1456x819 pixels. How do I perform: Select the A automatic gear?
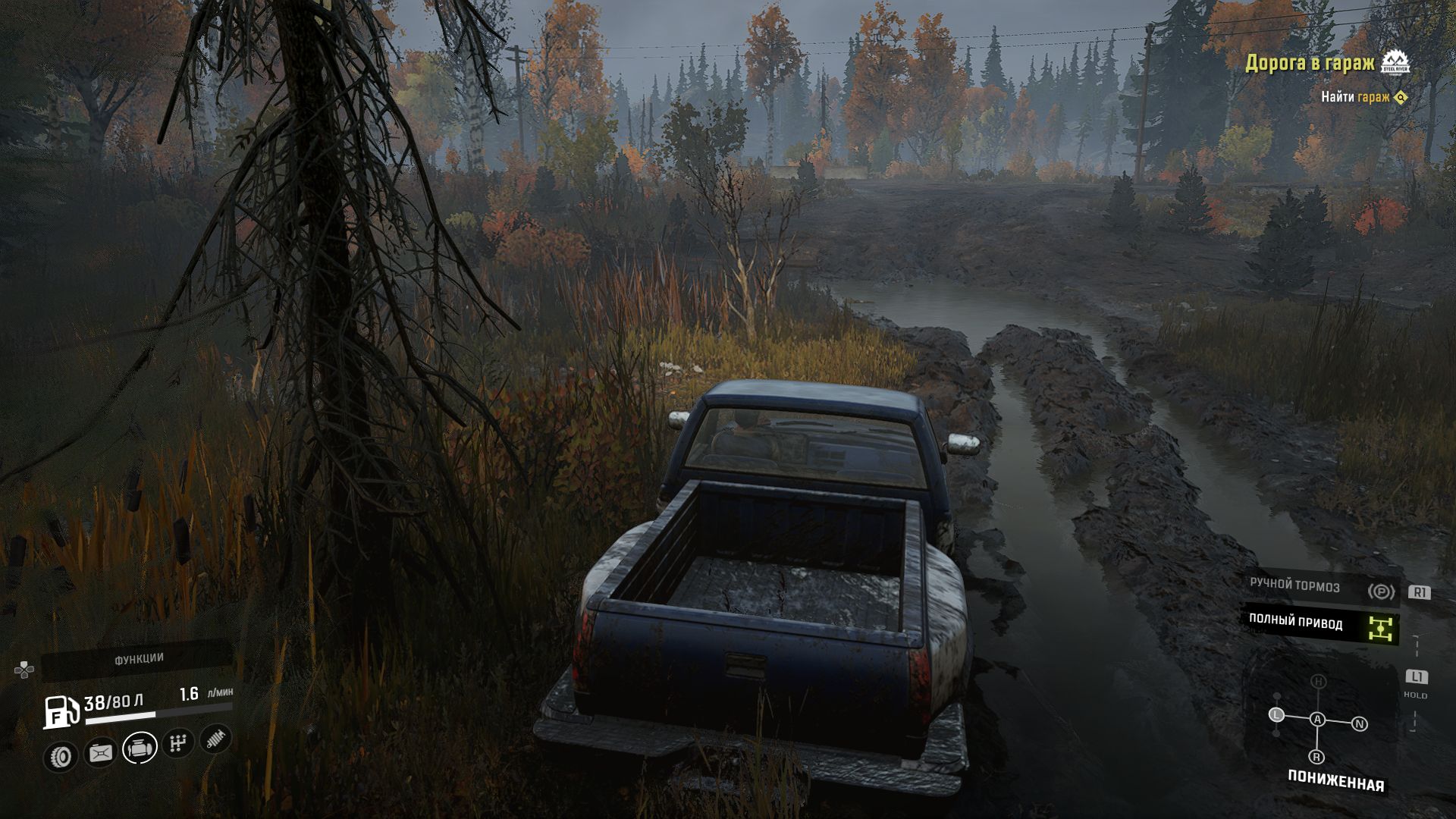click(1318, 719)
